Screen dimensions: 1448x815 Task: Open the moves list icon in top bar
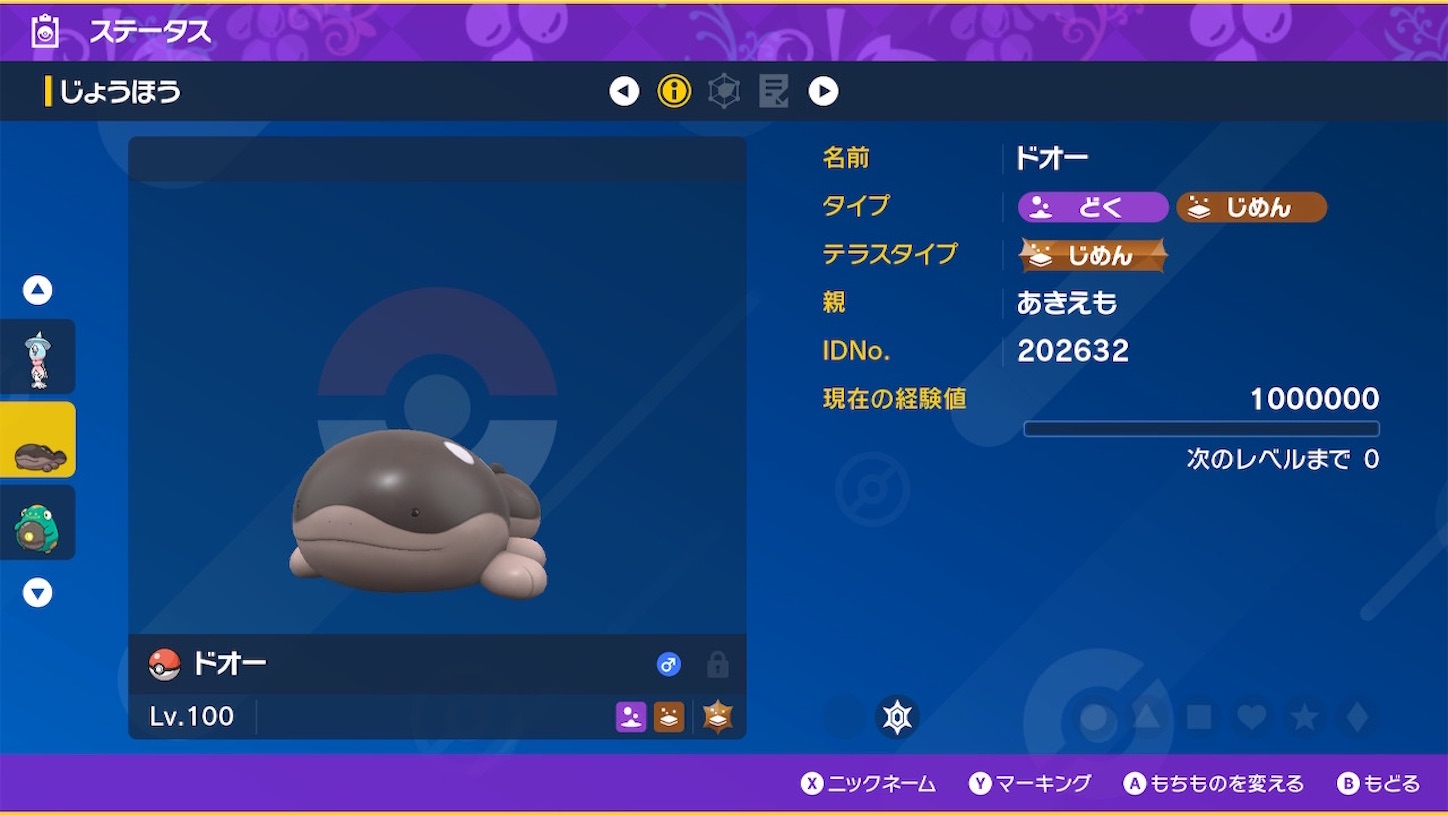(x=772, y=90)
